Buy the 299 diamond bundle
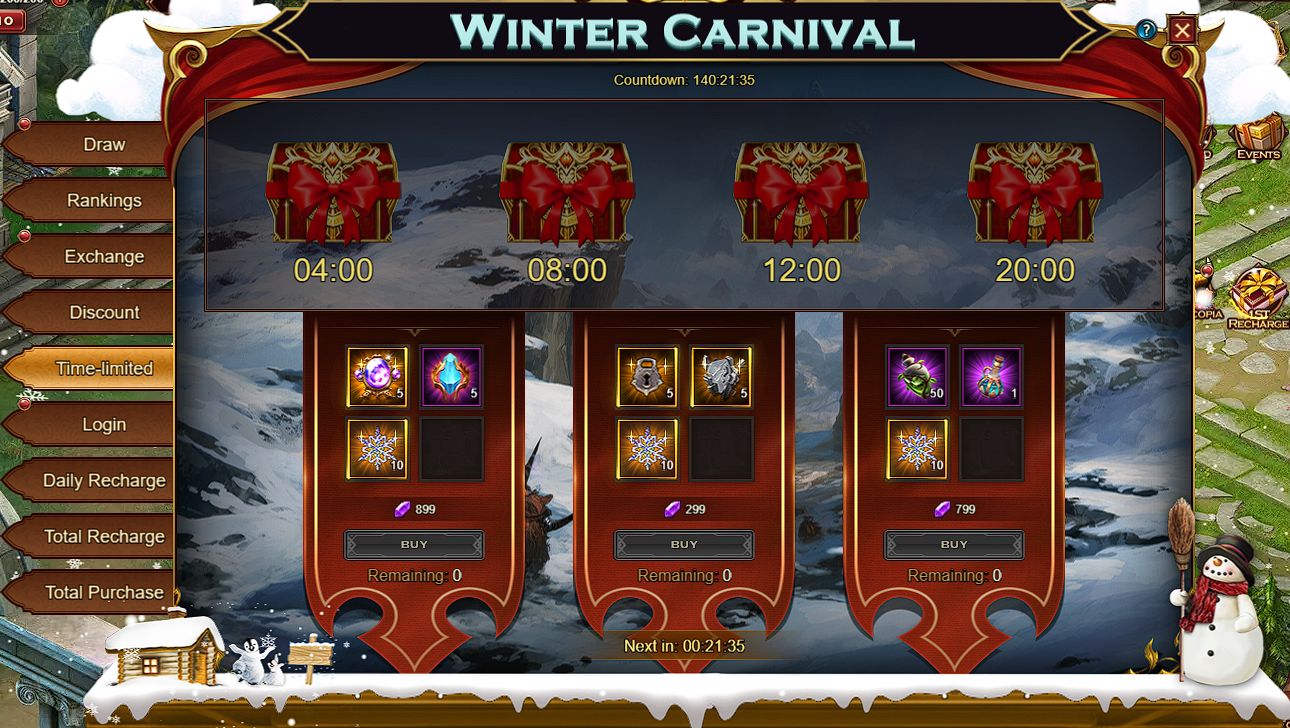 [x=684, y=545]
